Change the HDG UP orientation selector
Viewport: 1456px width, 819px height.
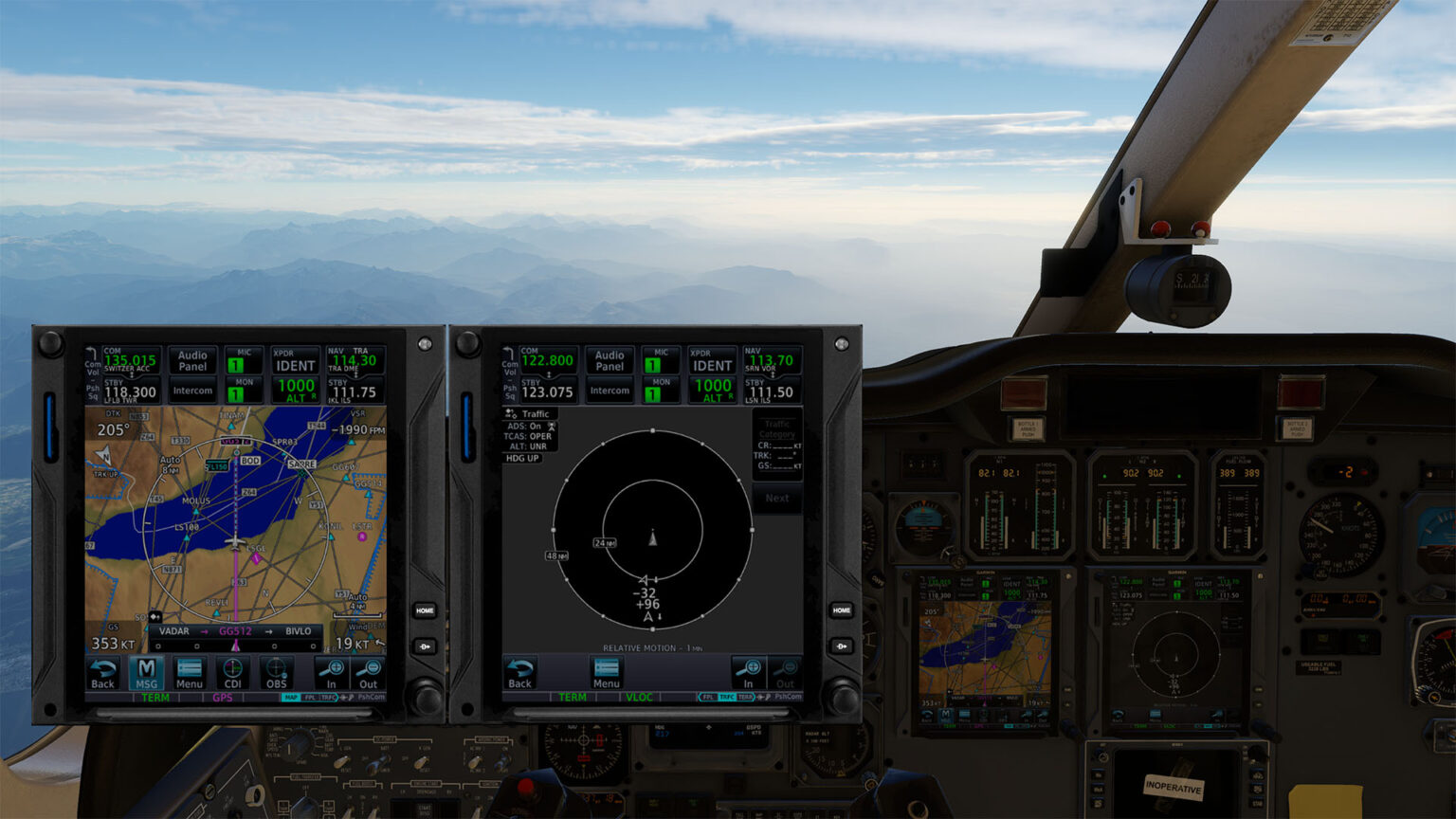point(521,458)
